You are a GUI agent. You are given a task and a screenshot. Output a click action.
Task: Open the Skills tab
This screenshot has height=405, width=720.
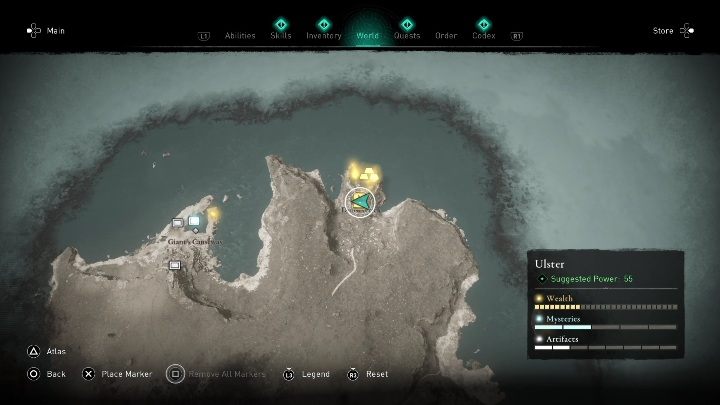click(280, 35)
